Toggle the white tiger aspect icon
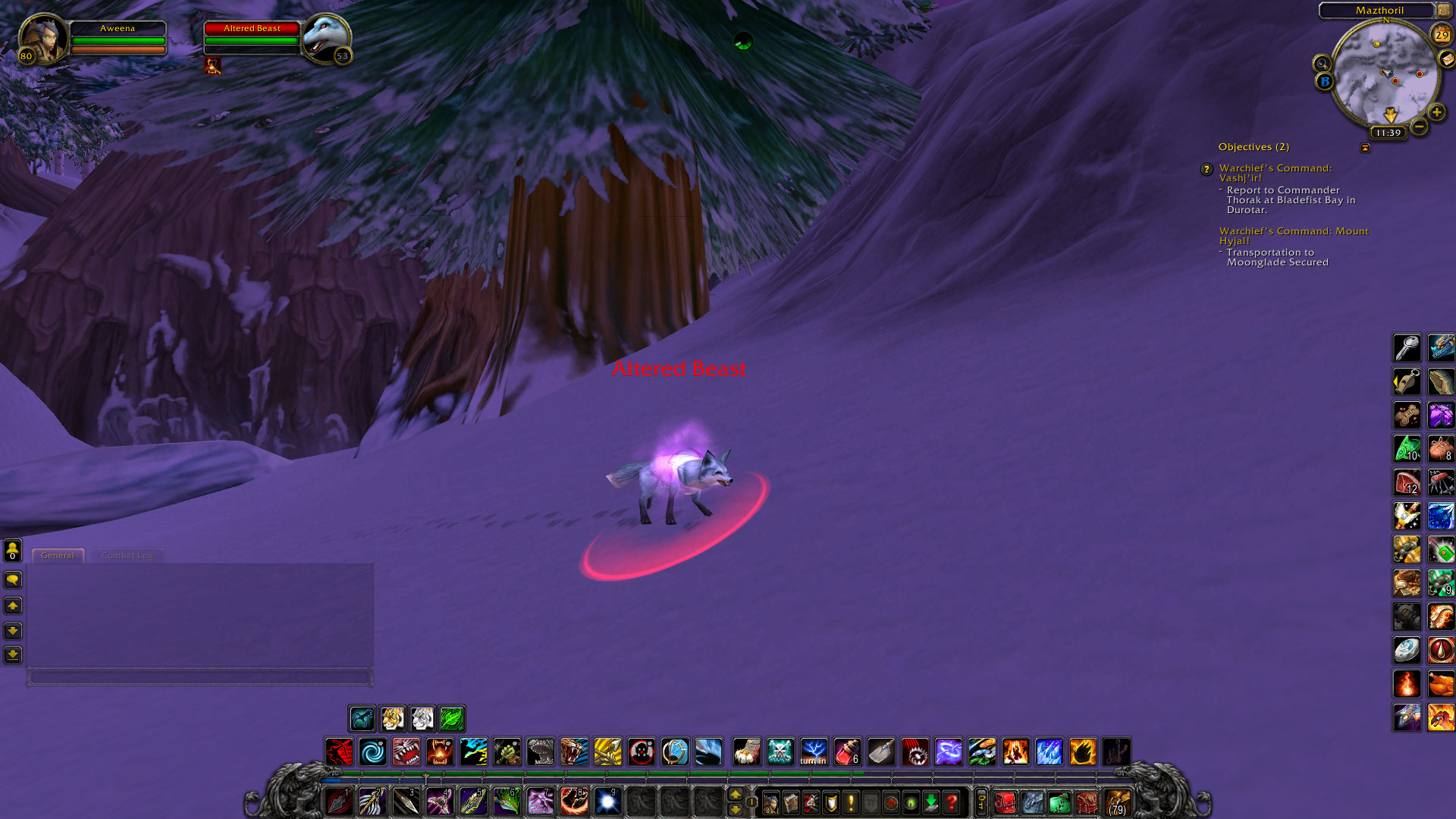This screenshot has height=819, width=1456. coord(422,719)
